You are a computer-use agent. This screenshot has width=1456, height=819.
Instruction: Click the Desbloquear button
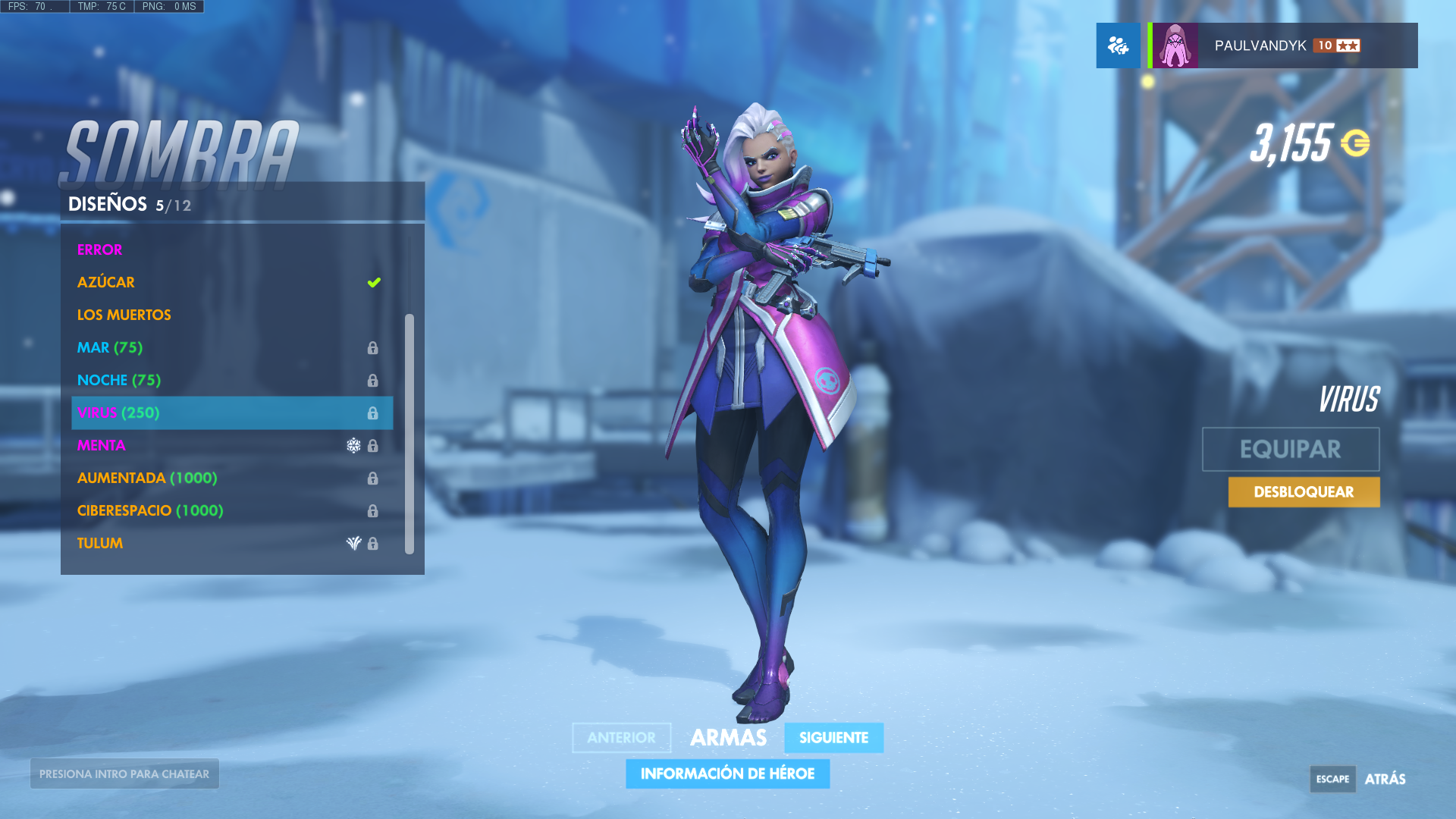pos(1304,492)
